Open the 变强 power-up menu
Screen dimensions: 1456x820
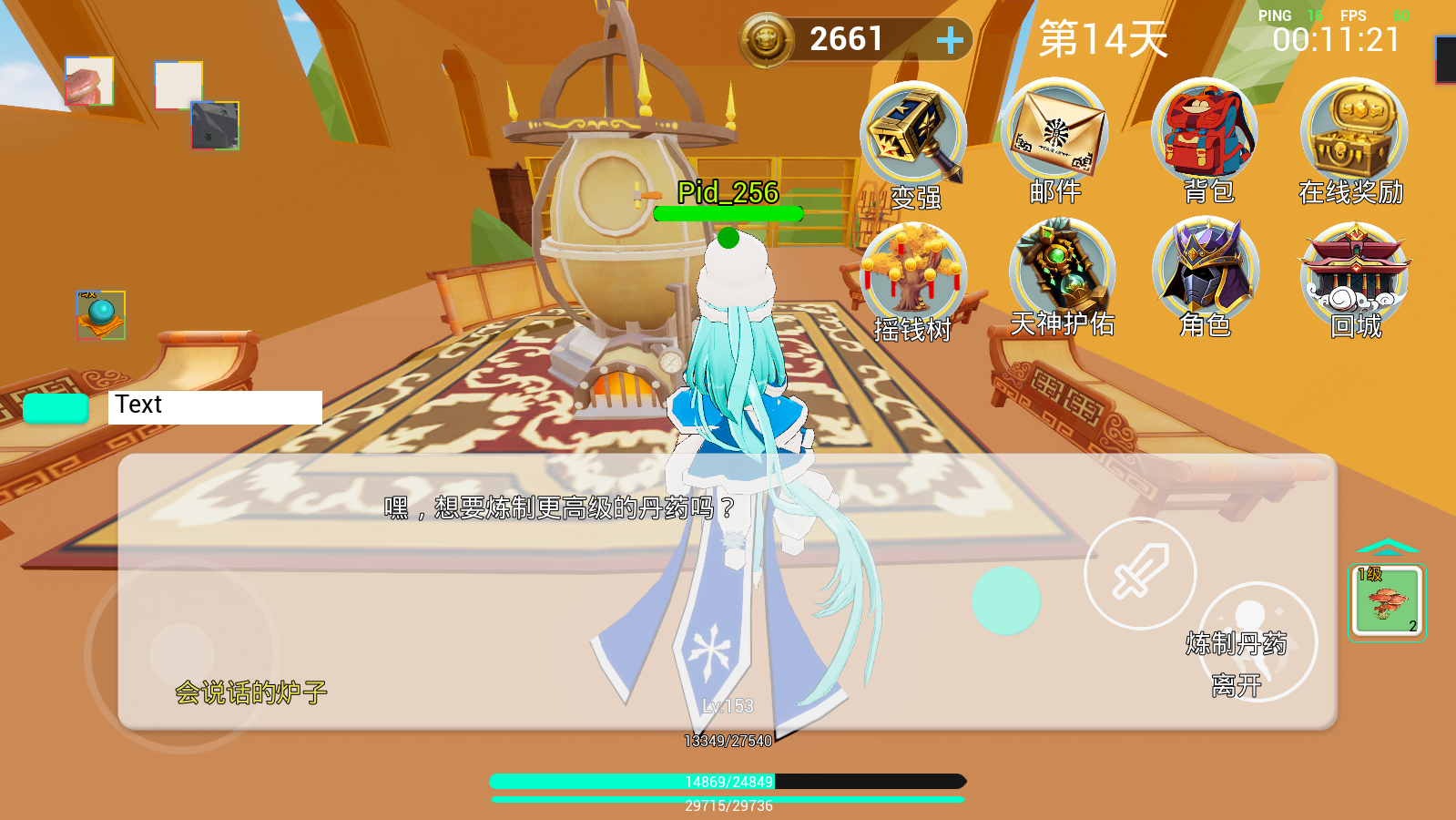click(x=912, y=136)
